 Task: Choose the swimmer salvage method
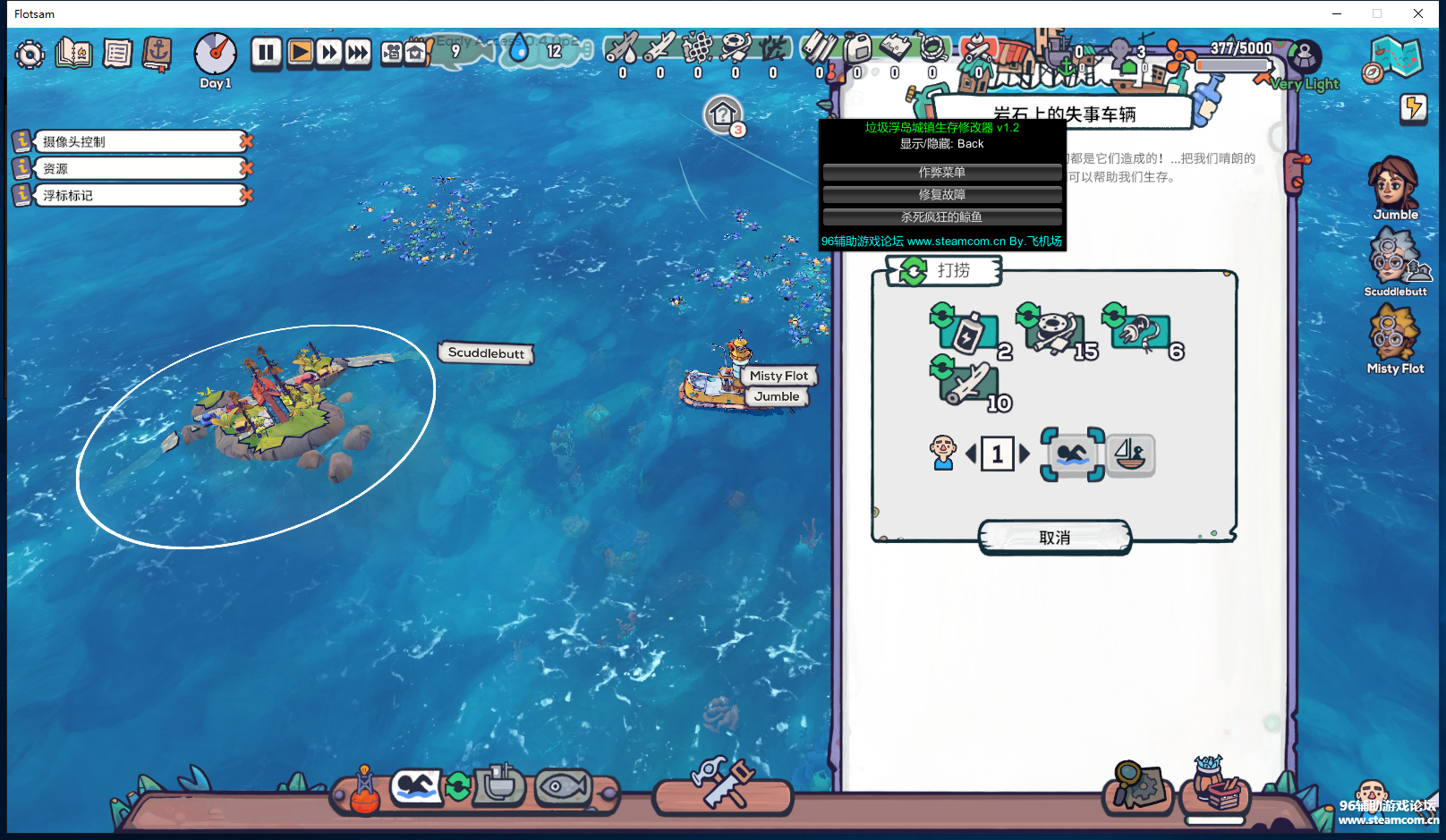1072,454
